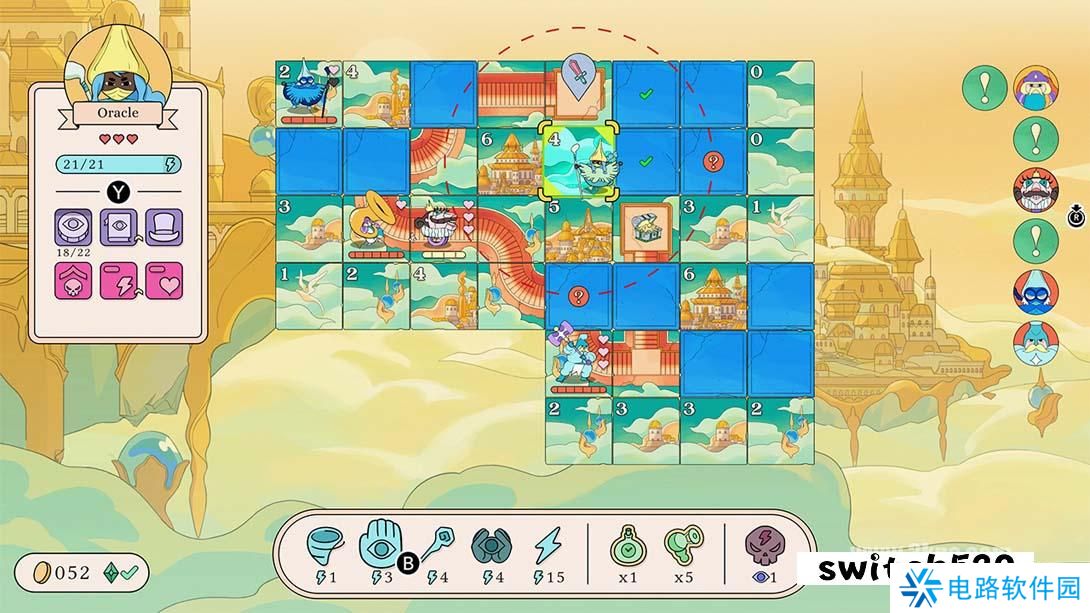Click the mustached clown turn portrait
This screenshot has width=1090, height=613.
[x=1036, y=190]
